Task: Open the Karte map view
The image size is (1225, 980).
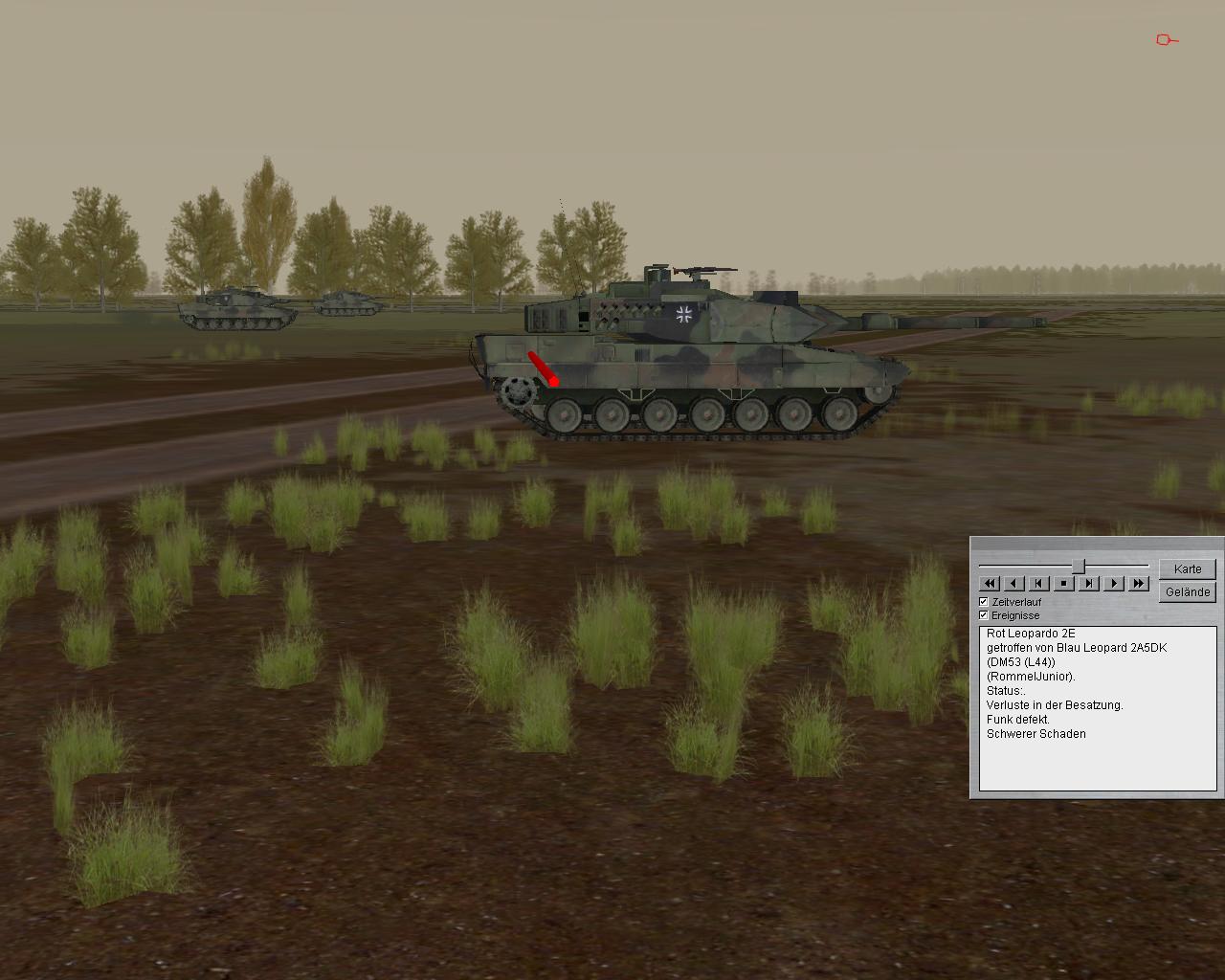Action: (x=1187, y=568)
